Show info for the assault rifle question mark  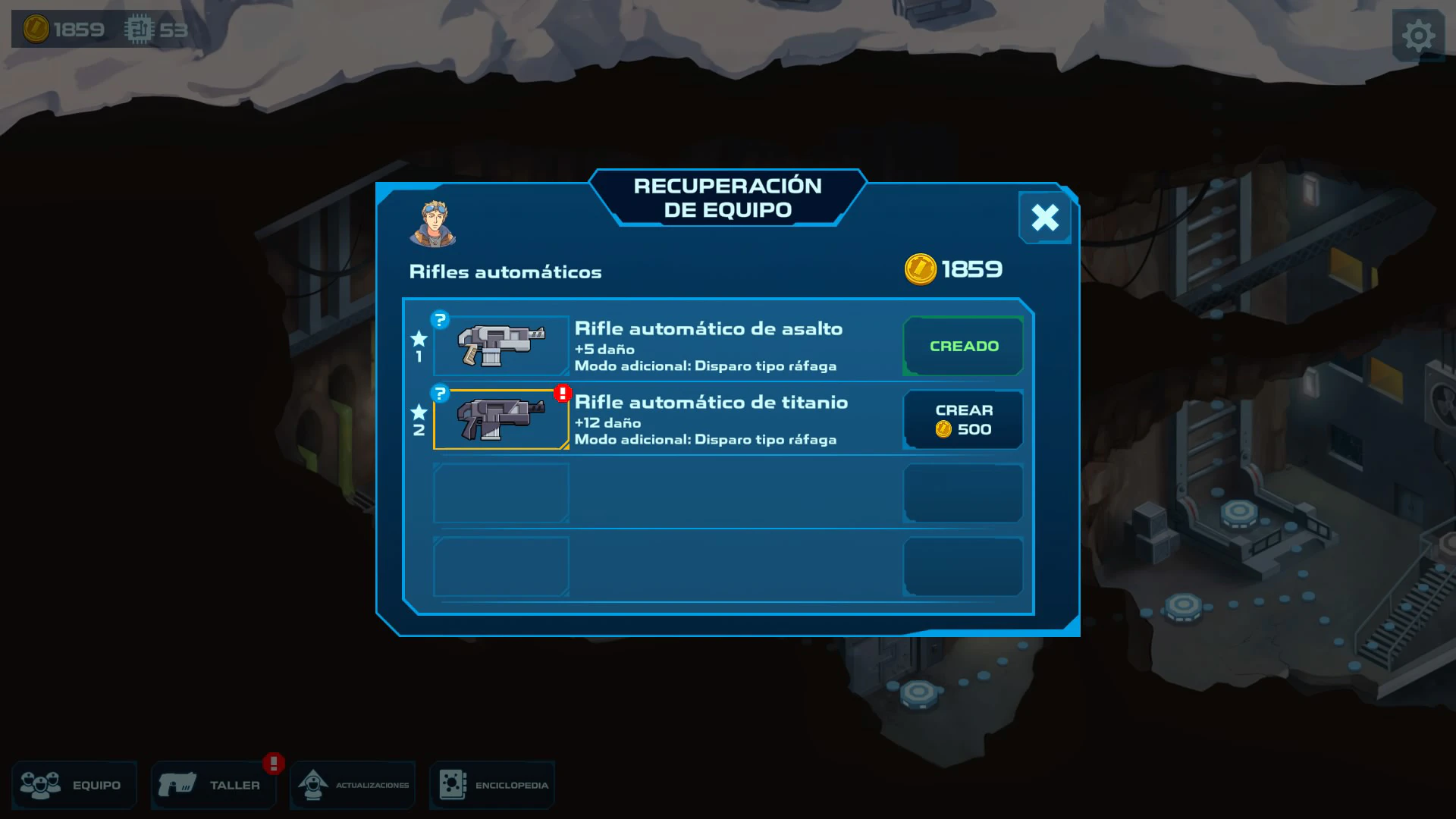[440, 319]
